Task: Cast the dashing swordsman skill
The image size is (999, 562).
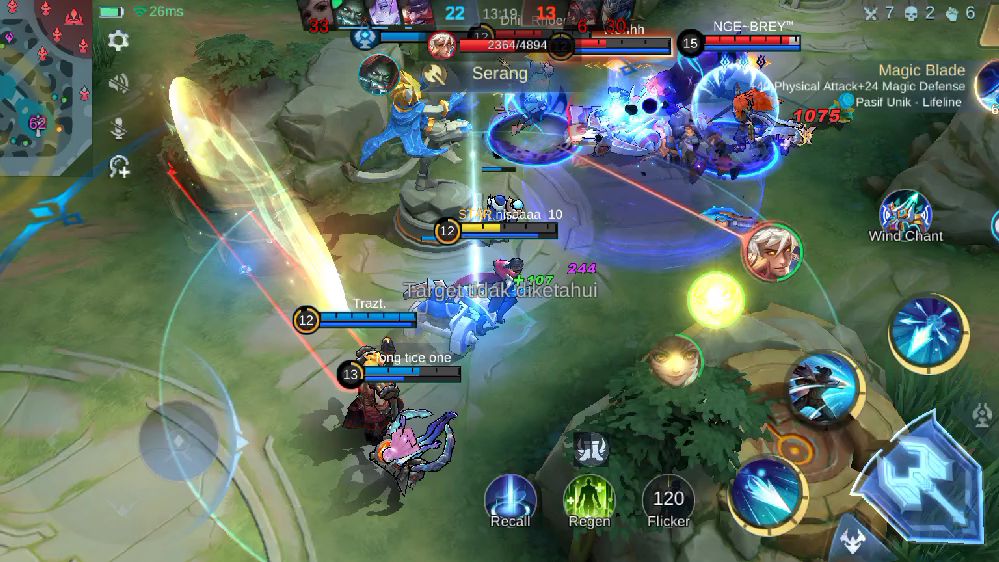Action: click(x=824, y=387)
